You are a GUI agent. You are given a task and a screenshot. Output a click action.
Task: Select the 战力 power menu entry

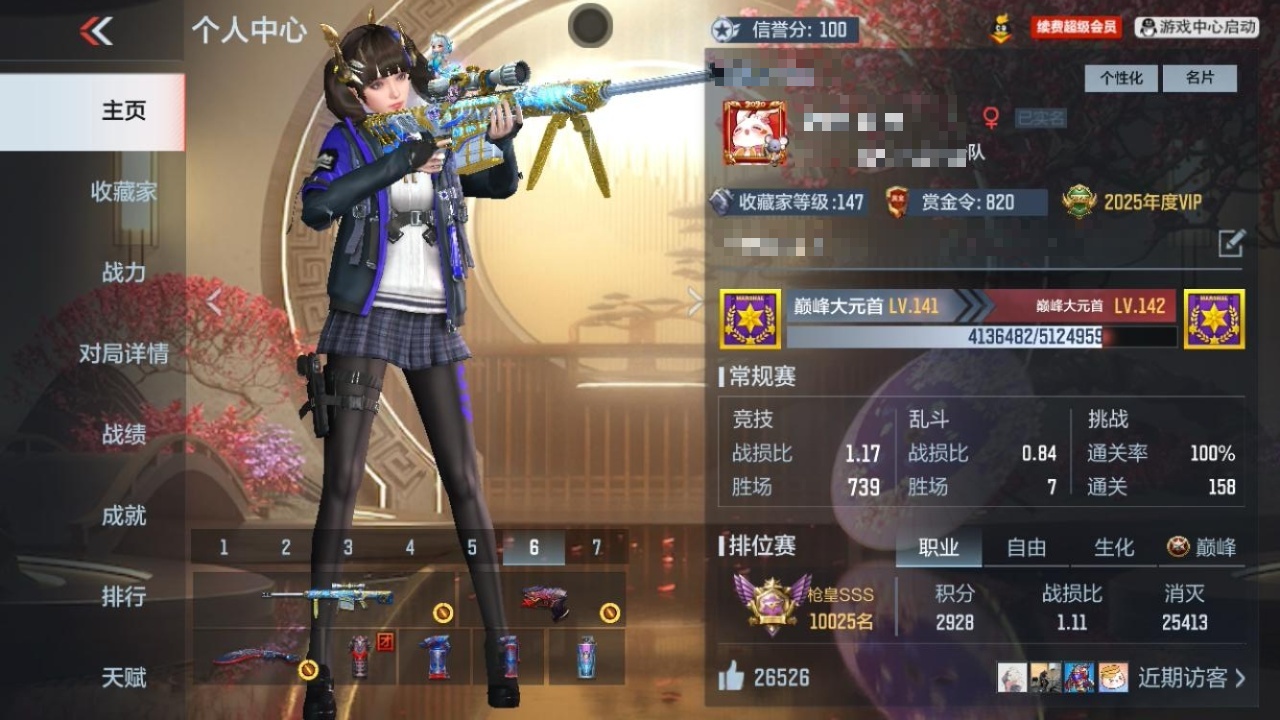124,272
